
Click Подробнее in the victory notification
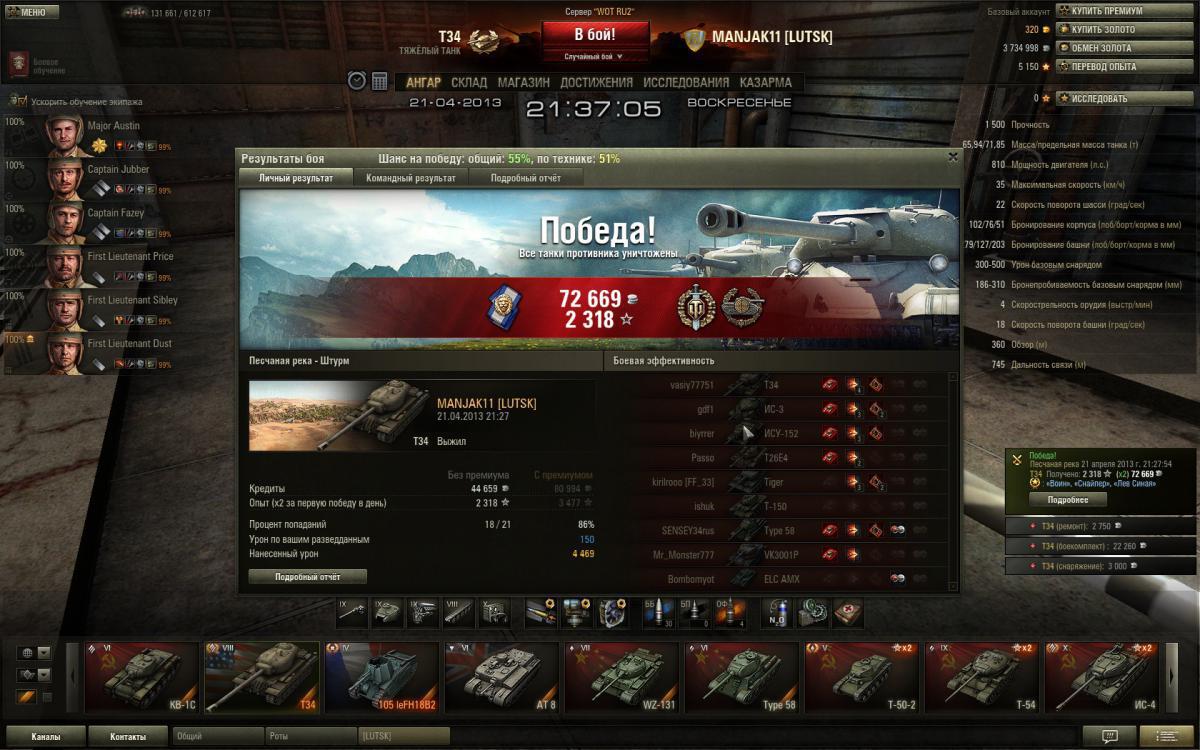1068,499
